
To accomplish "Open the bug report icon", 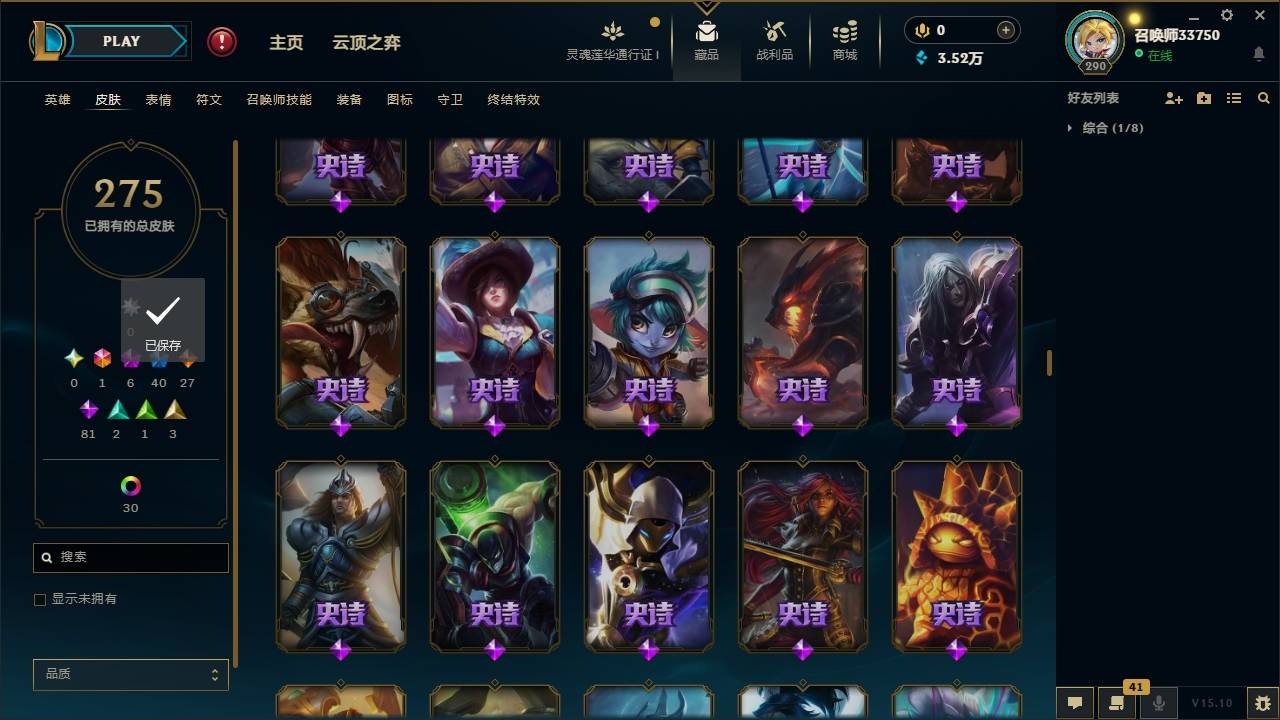I will (x=1262, y=703).
